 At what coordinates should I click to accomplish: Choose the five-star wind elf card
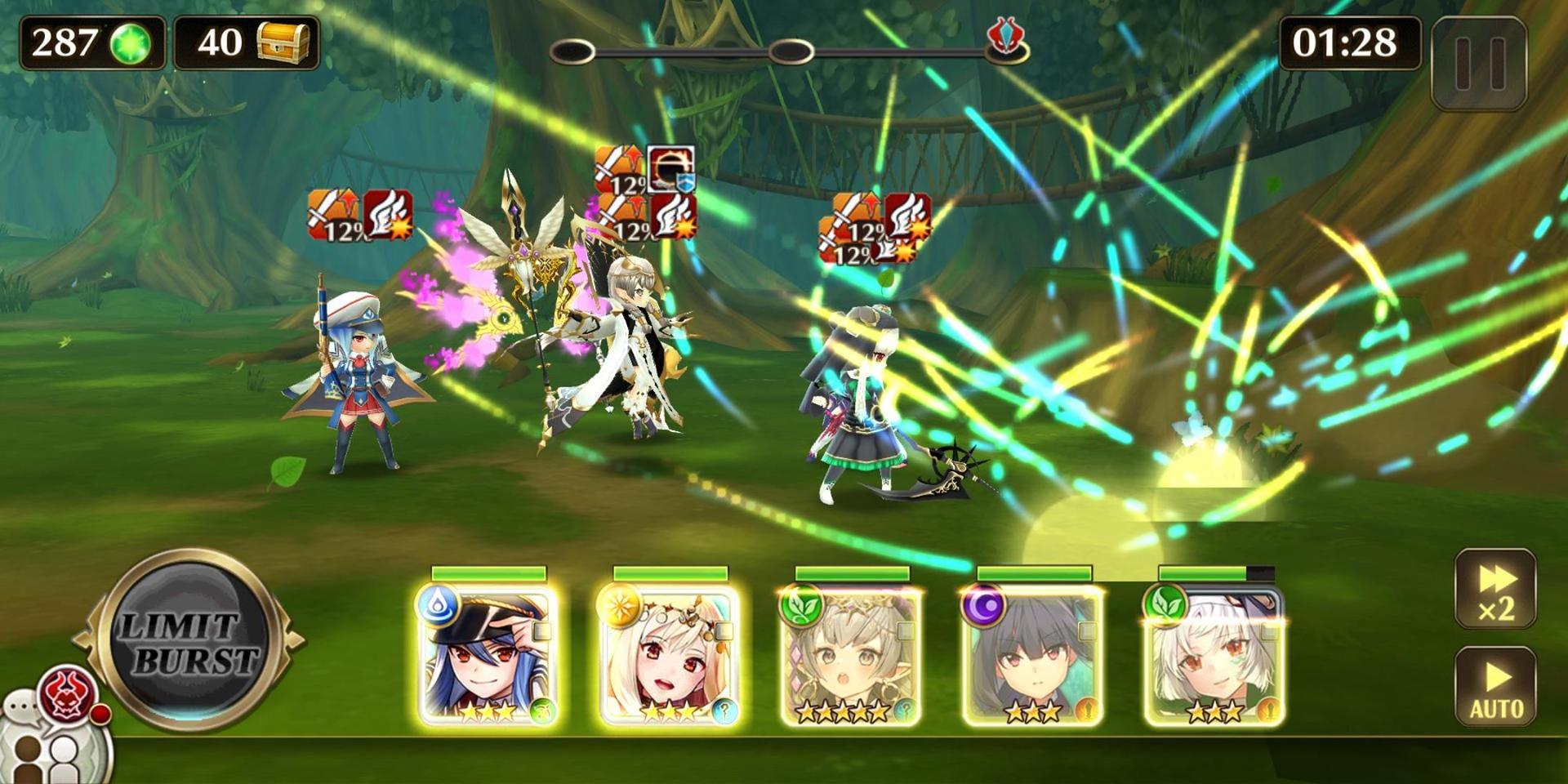click(x=852, y=657)
